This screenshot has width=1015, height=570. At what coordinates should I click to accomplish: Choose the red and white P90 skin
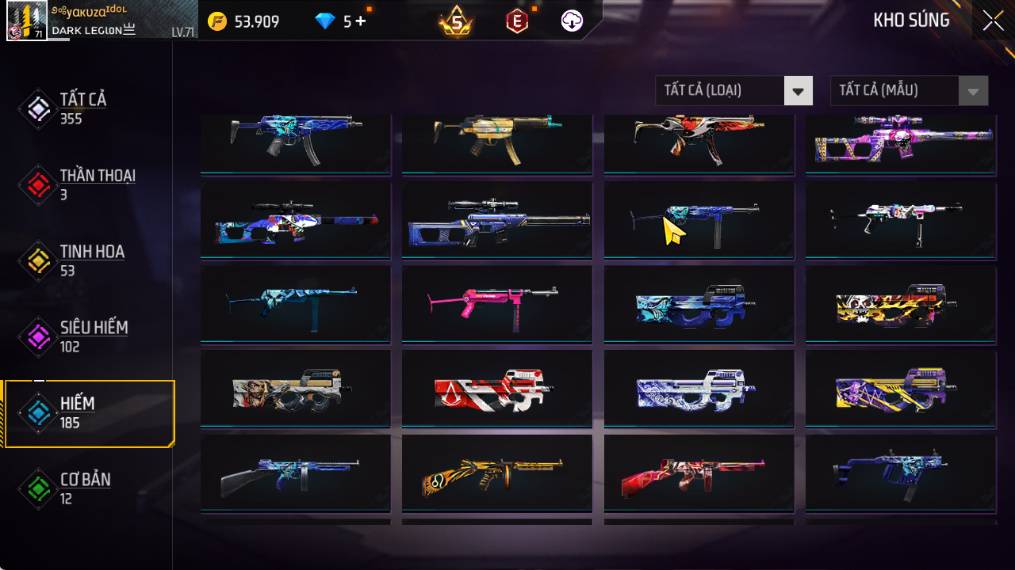[497, 388]
